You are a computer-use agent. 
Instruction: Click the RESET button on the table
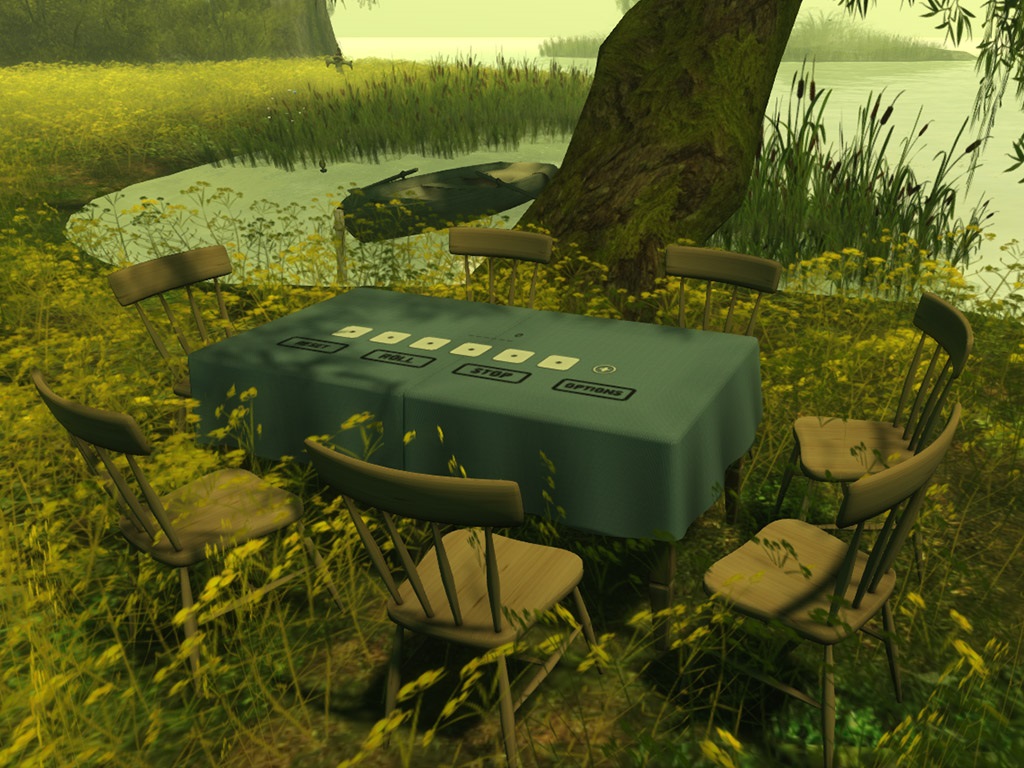(312, 345)
